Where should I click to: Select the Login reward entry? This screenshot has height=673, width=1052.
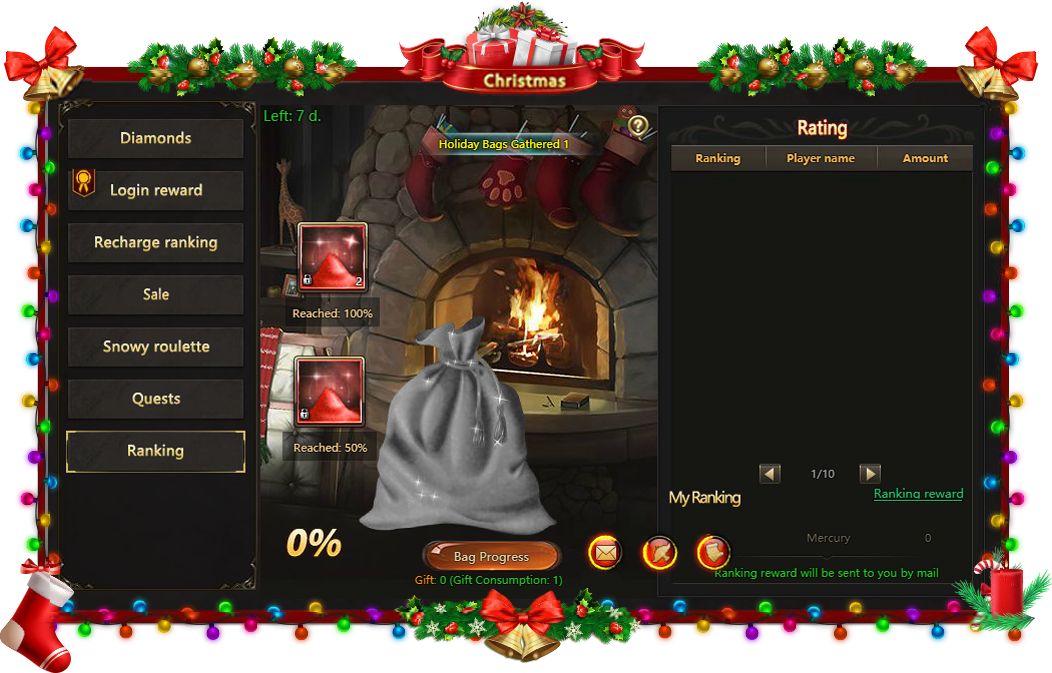coord(155,190)
